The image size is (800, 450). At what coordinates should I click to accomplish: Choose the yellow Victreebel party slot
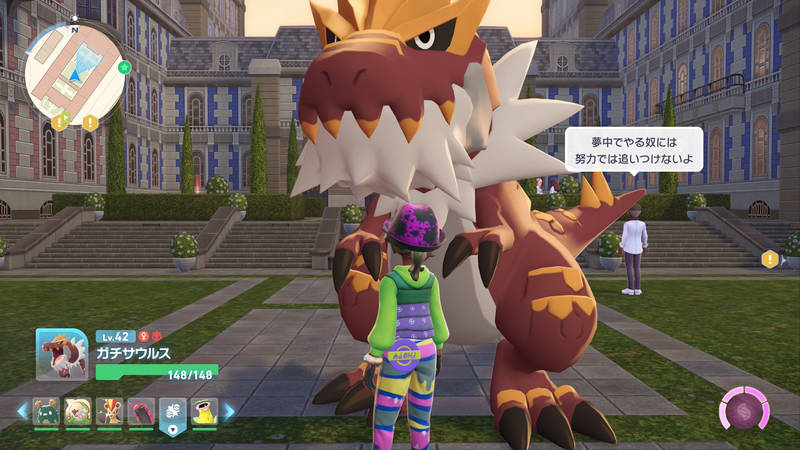coord(204,411)
